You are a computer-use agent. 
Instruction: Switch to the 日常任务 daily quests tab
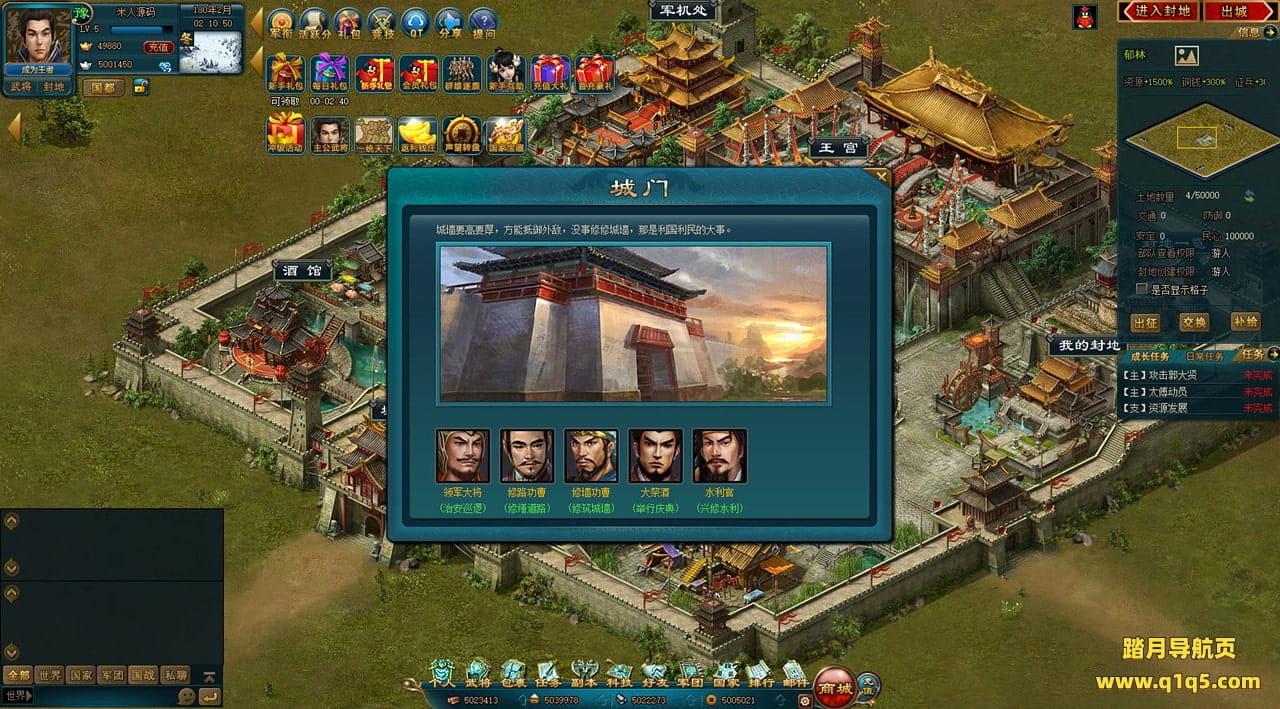(1204, 356)
